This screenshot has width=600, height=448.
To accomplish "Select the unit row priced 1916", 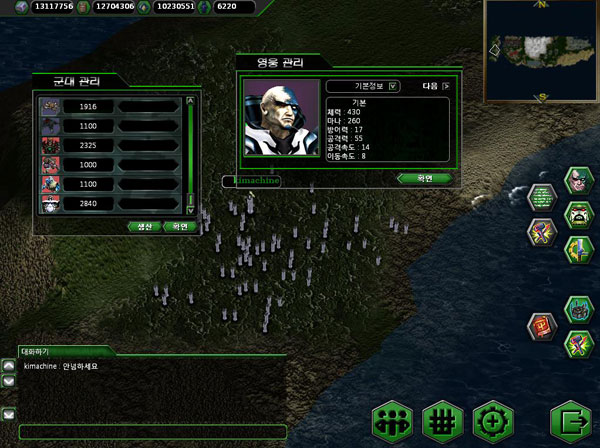I will (x=88, y=106).
